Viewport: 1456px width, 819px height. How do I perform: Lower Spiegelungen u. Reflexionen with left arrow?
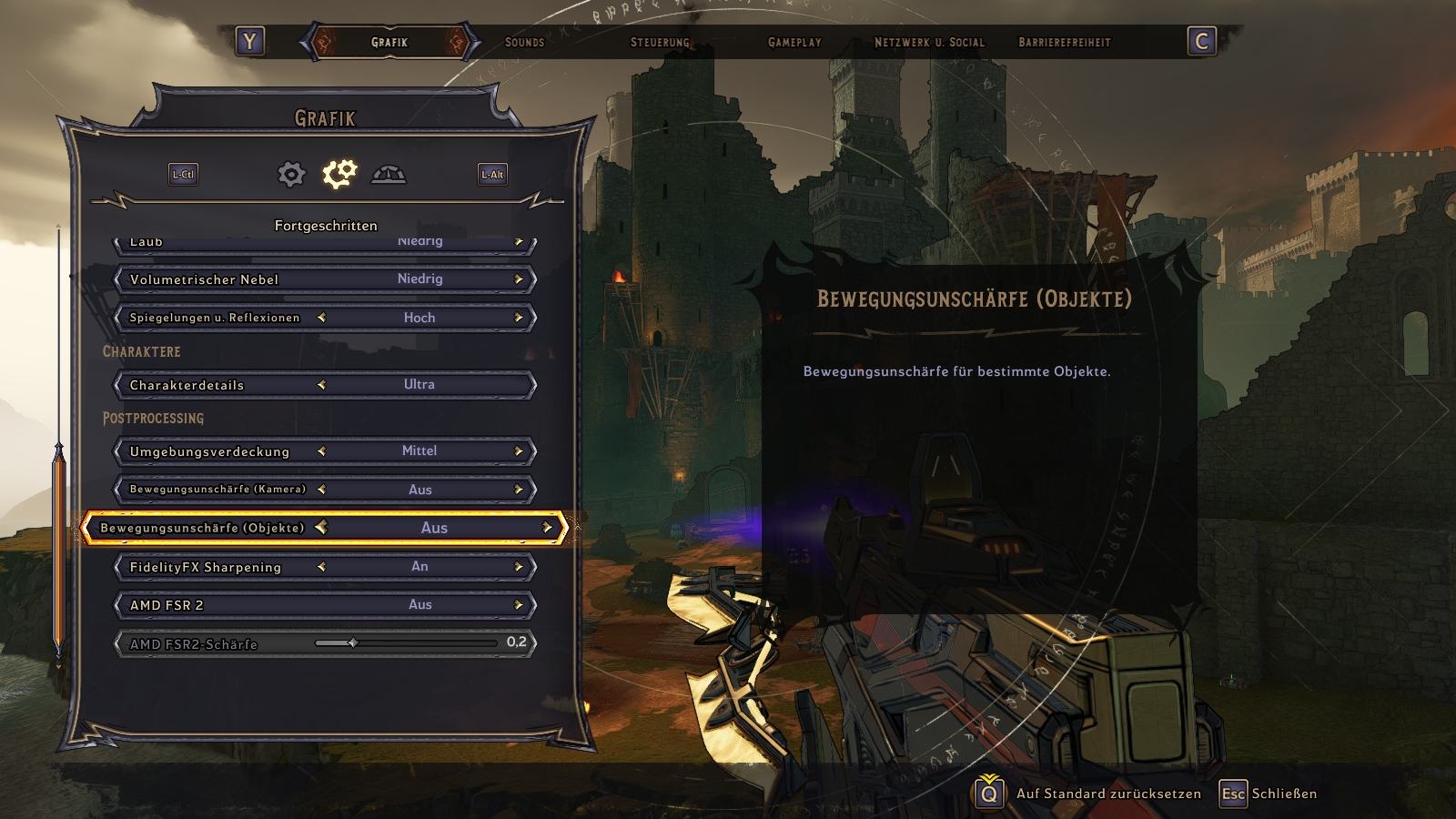click(x=321, y=318)
